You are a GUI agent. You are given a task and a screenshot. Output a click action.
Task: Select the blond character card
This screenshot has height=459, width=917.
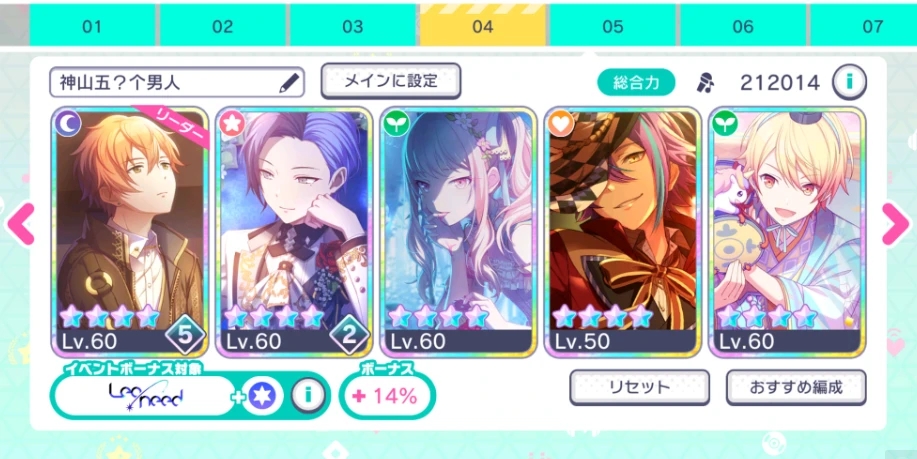click(785, 231)
